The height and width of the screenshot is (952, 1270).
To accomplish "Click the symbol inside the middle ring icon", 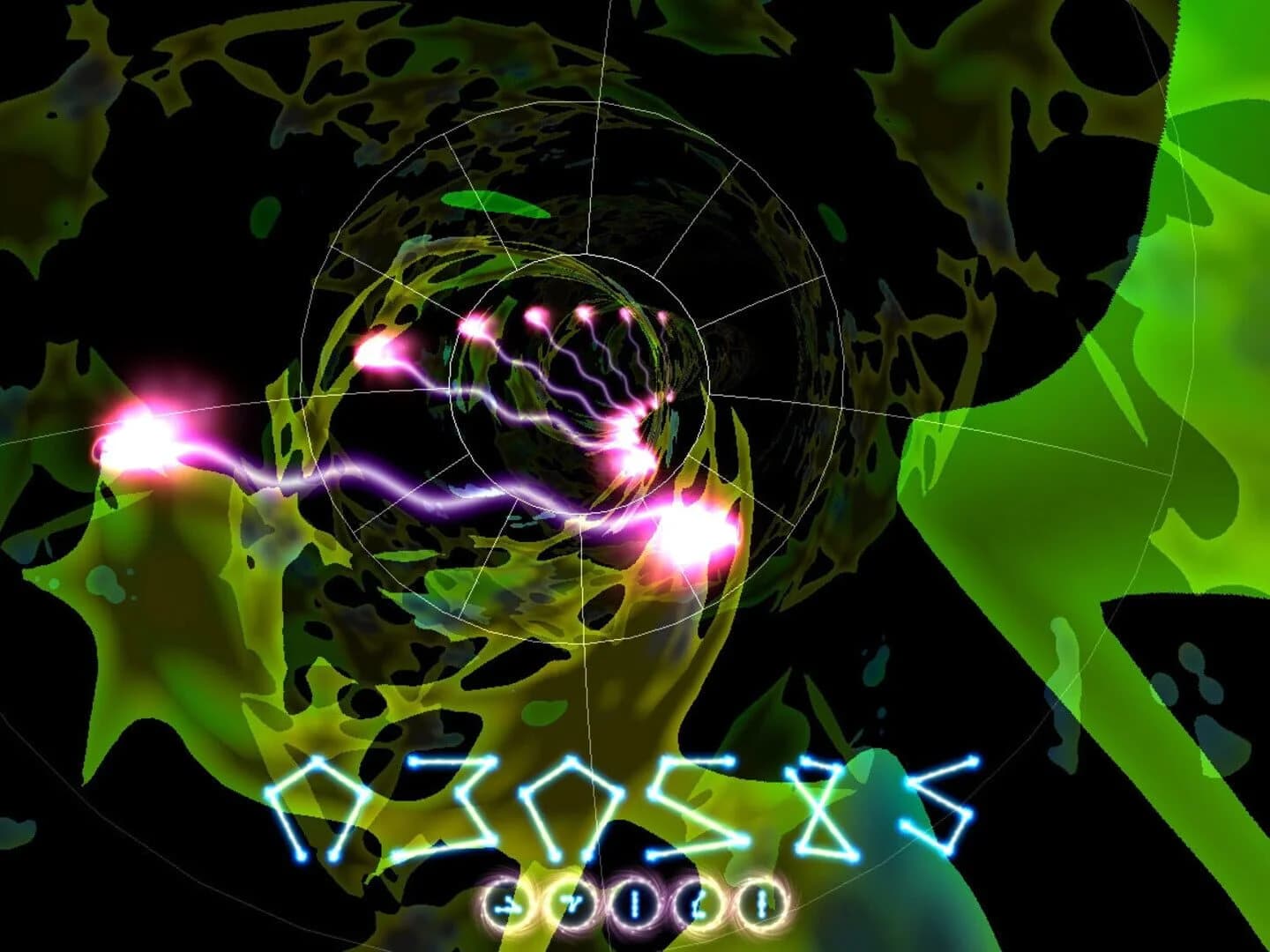I will pyautogui.click(x=637, y=904).
